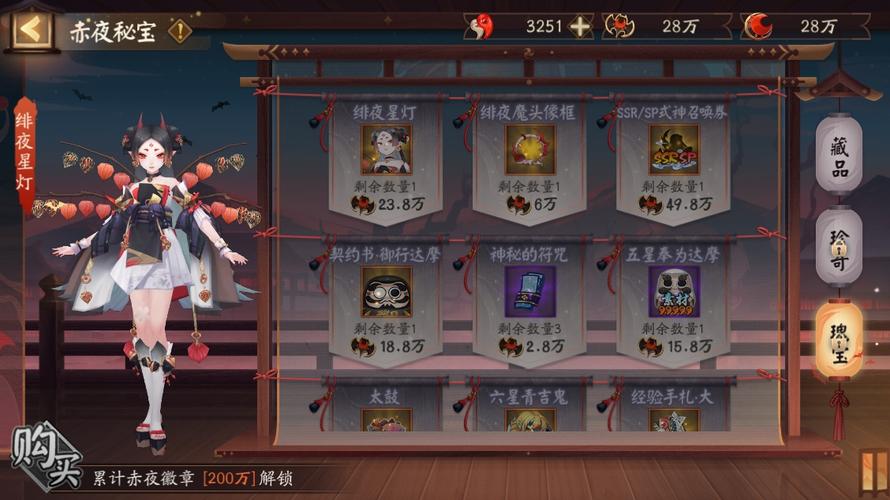The width and height of the screenshot is (890, 500).
Task: Add more currency with the plus button
Action: click(x=580, y=27)
